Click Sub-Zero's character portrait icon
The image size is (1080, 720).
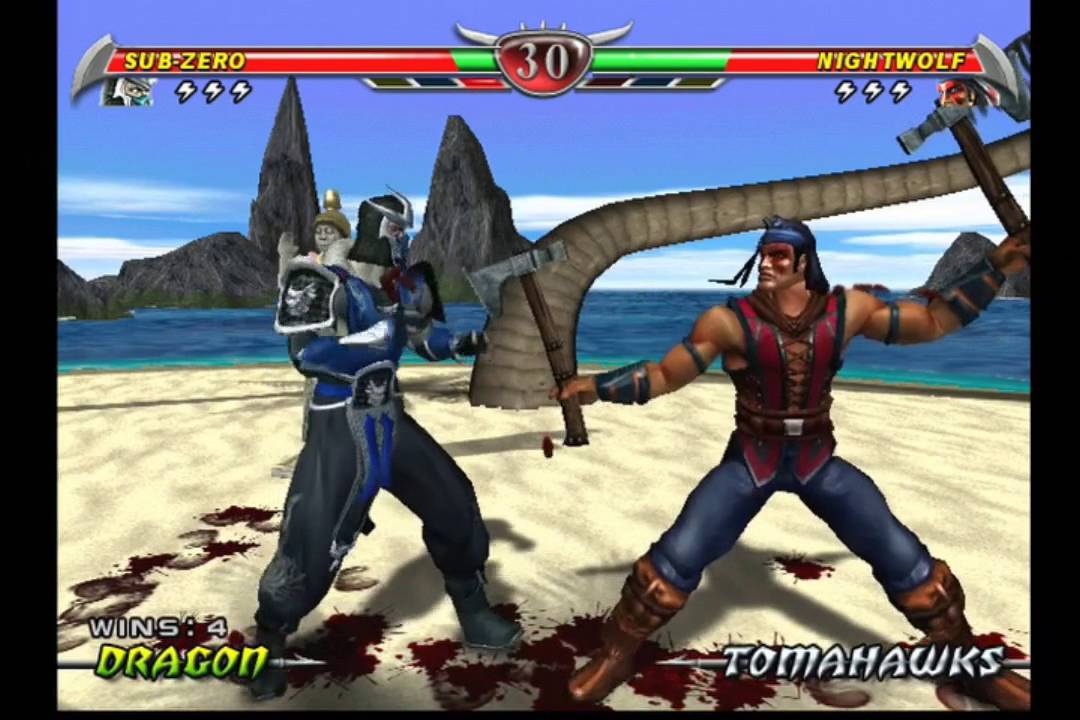[130, 92]
